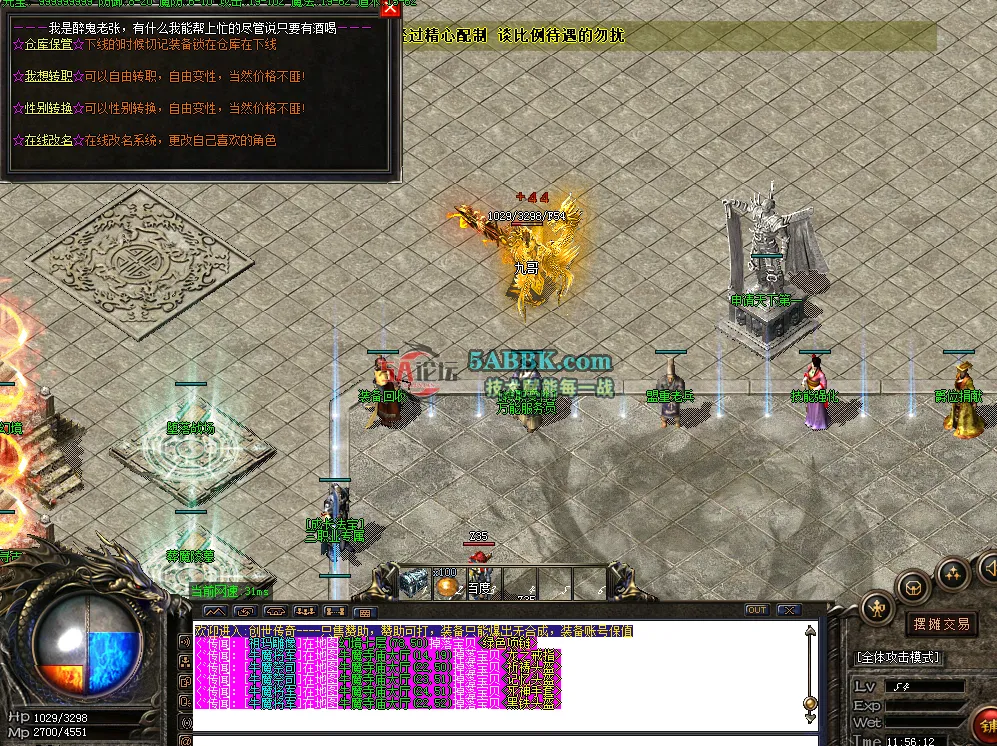The image size is (997, 746).
Task: Click the 摆摊交易 stall trade button
Action: pyautogui.click(x=940, y=624)
